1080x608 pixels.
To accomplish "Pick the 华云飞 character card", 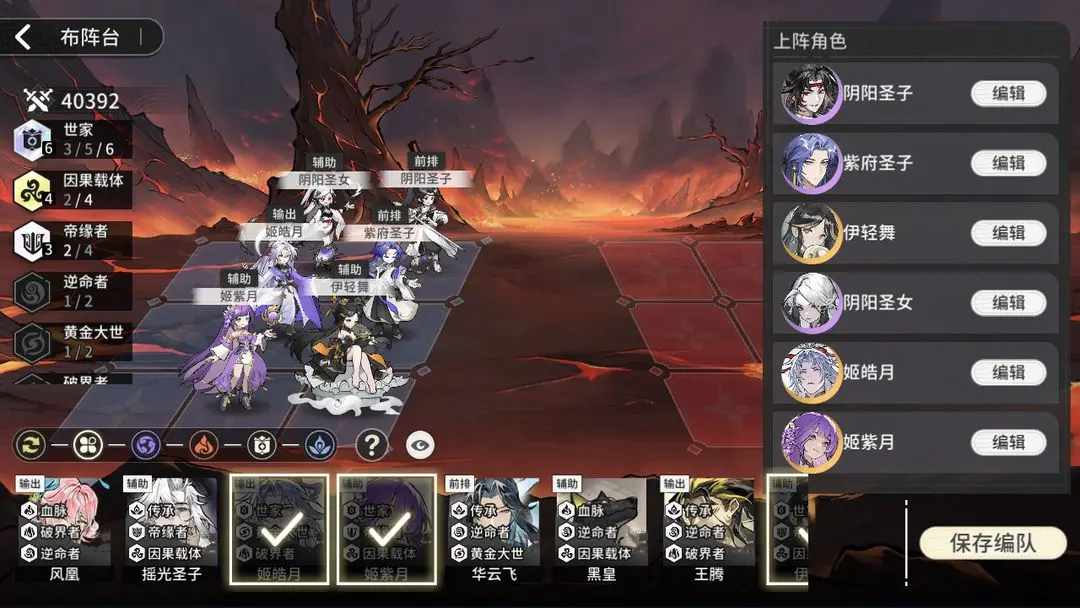I will point(493,530).
